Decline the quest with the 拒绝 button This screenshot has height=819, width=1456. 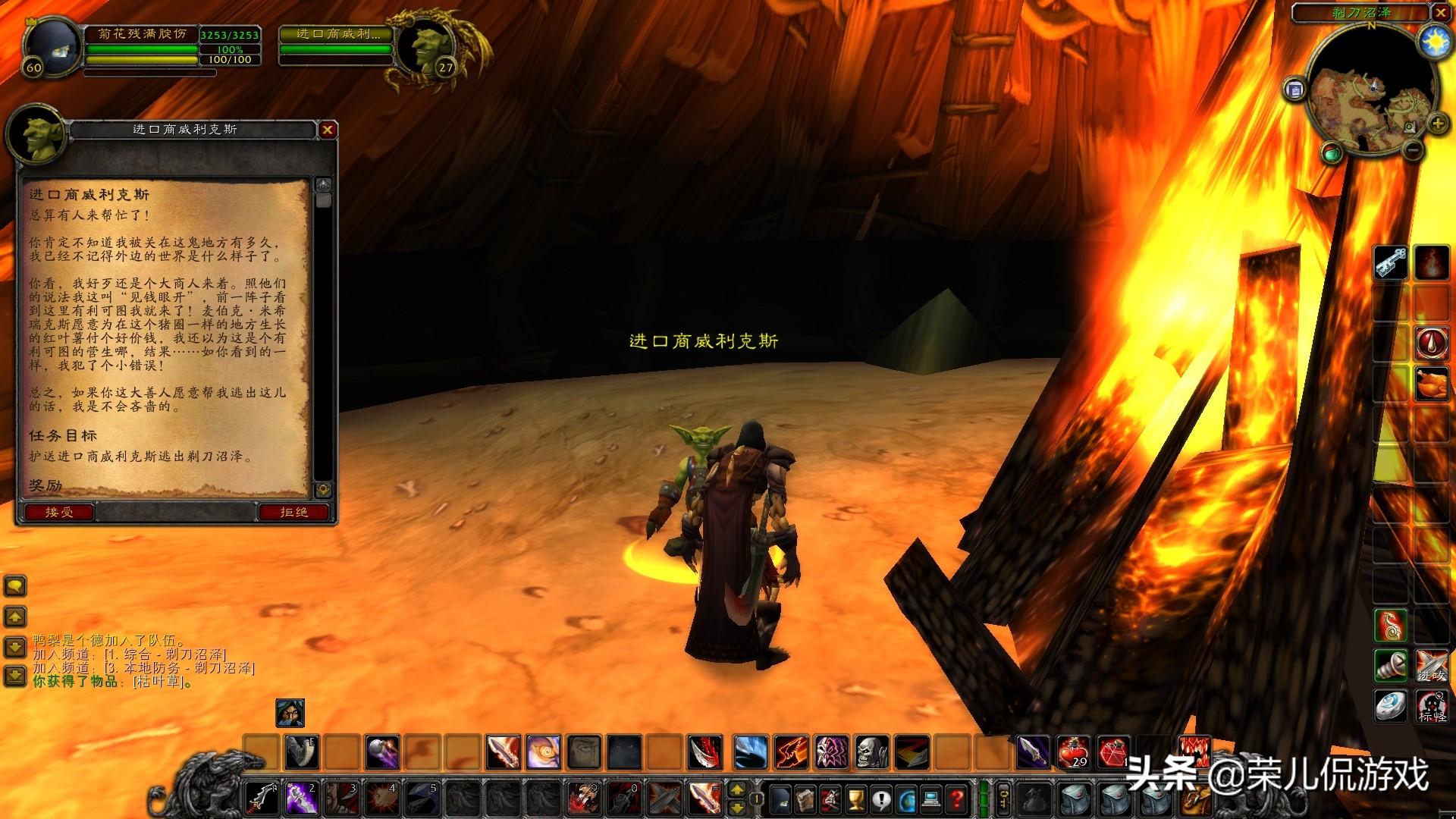click(x=293, y=513)
